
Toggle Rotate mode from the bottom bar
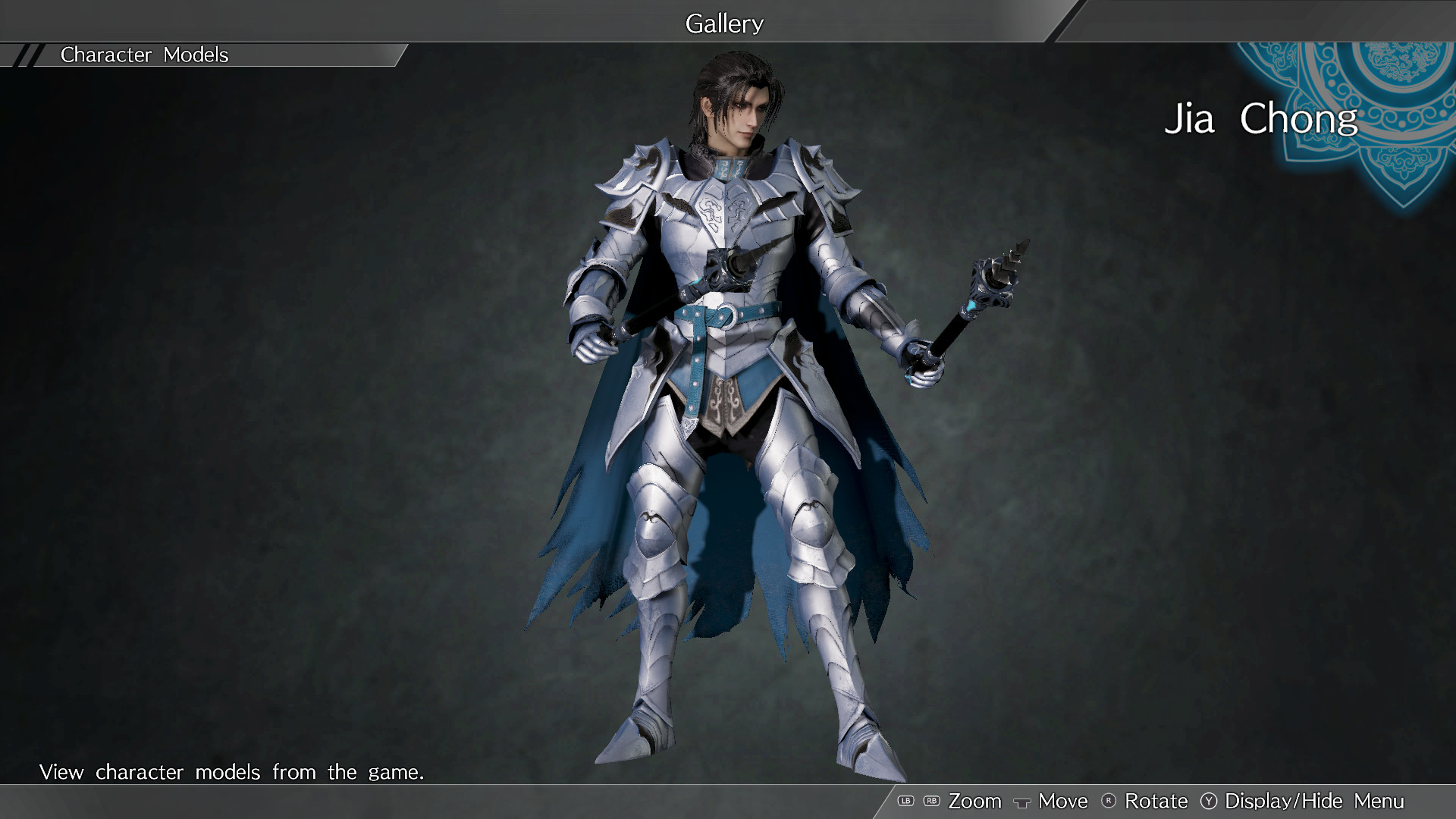(1156, 801)
